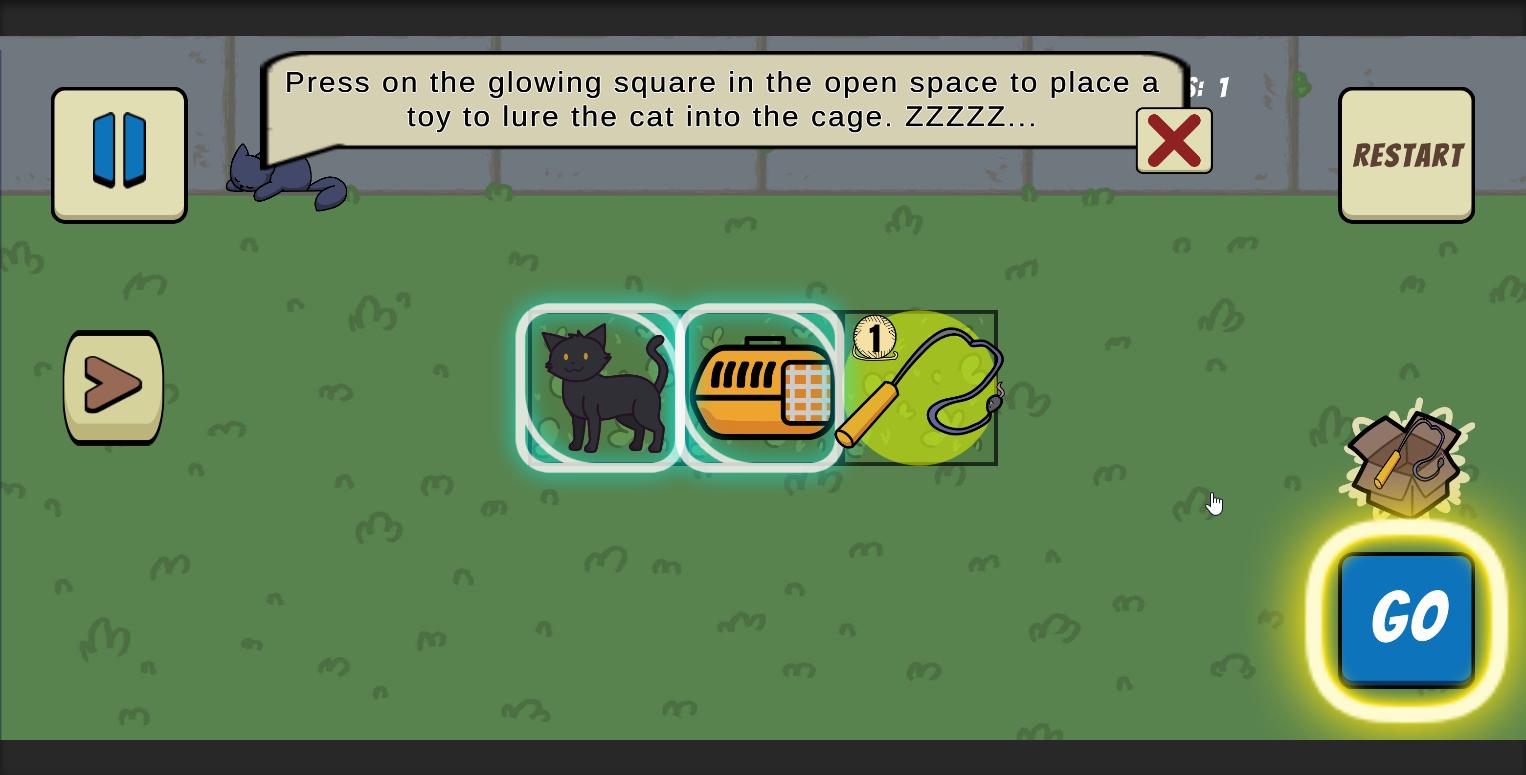Select the glowing cat placement cell
This screenshot has width=1526, height=775.
[x=597, y=387]
